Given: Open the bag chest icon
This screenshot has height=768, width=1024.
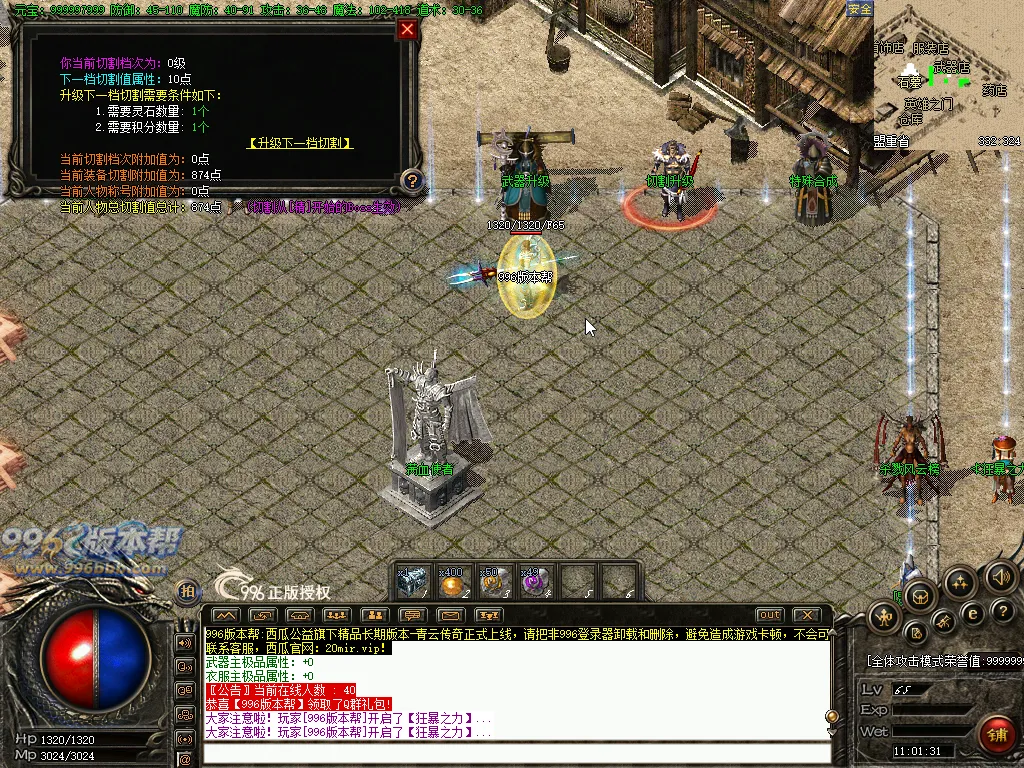Looking at the screenshot, I should pos(920,597).
